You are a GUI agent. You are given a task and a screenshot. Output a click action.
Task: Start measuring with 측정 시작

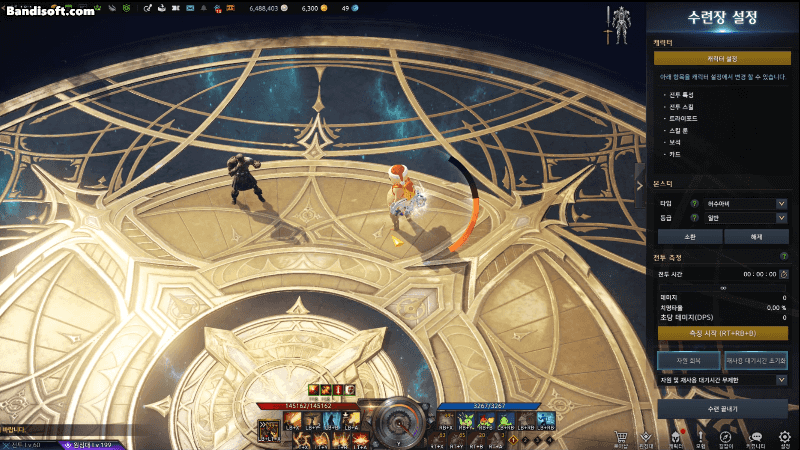click(x=722, y=333)
